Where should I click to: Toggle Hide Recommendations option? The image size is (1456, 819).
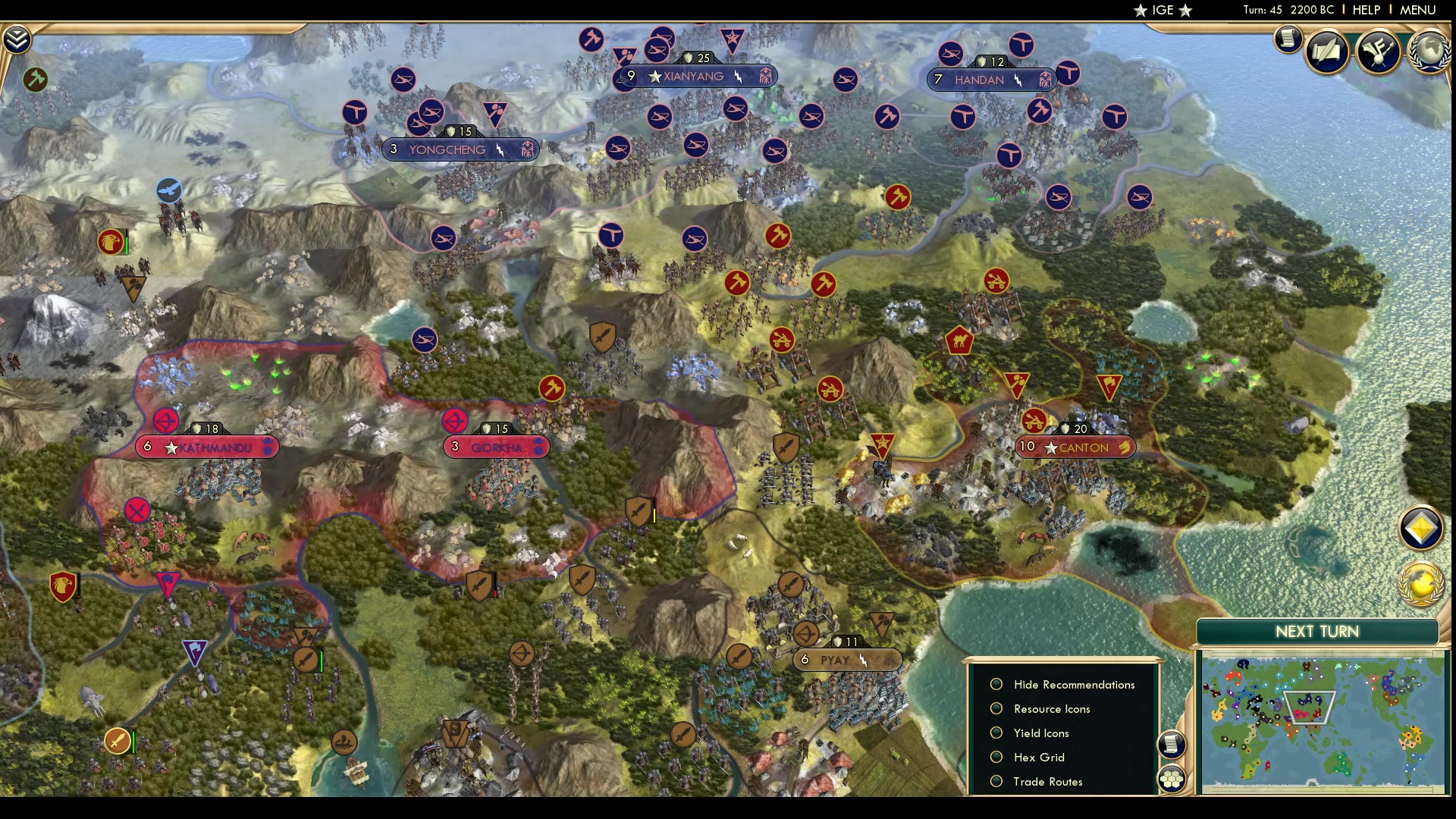996,684
